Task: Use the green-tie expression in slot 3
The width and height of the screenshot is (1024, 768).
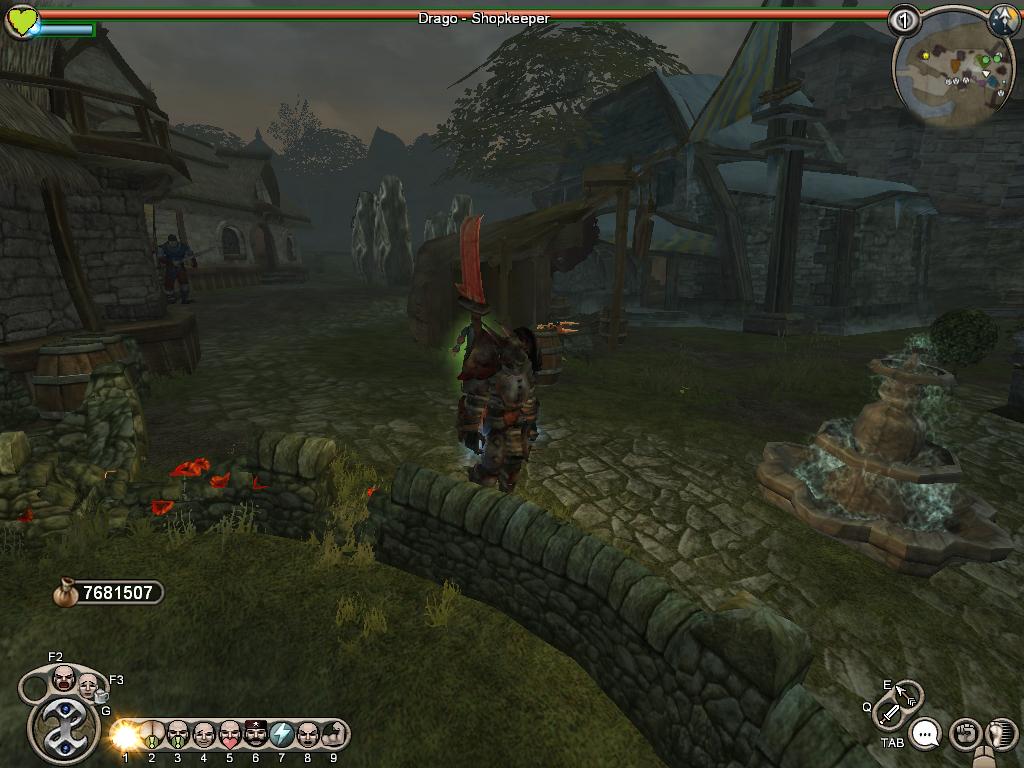Action: point(178,735)
